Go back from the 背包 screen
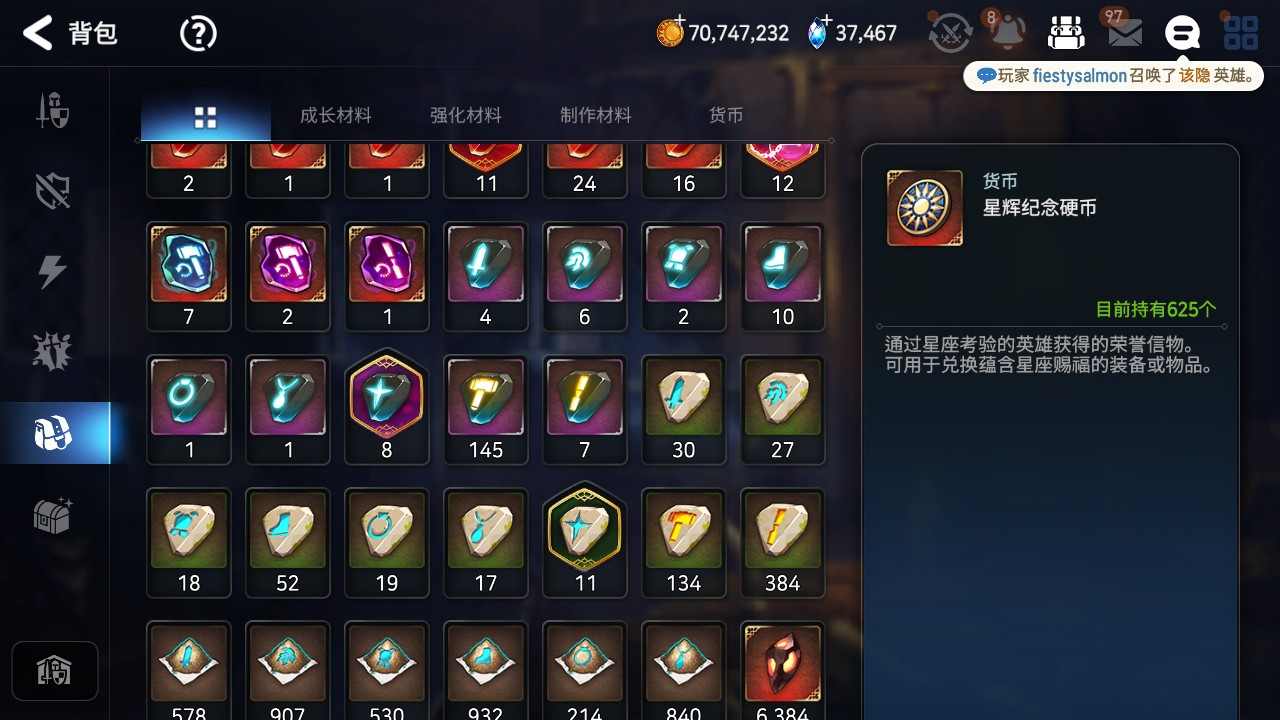Screen dimensions: 1280x720 (x=38, y=33)
